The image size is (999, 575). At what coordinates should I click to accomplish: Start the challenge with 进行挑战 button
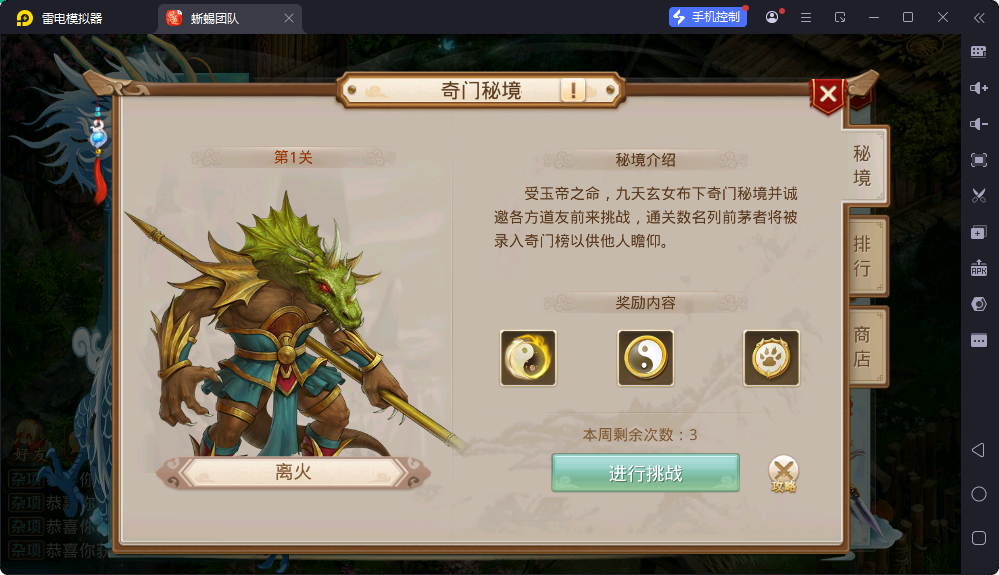645,473
